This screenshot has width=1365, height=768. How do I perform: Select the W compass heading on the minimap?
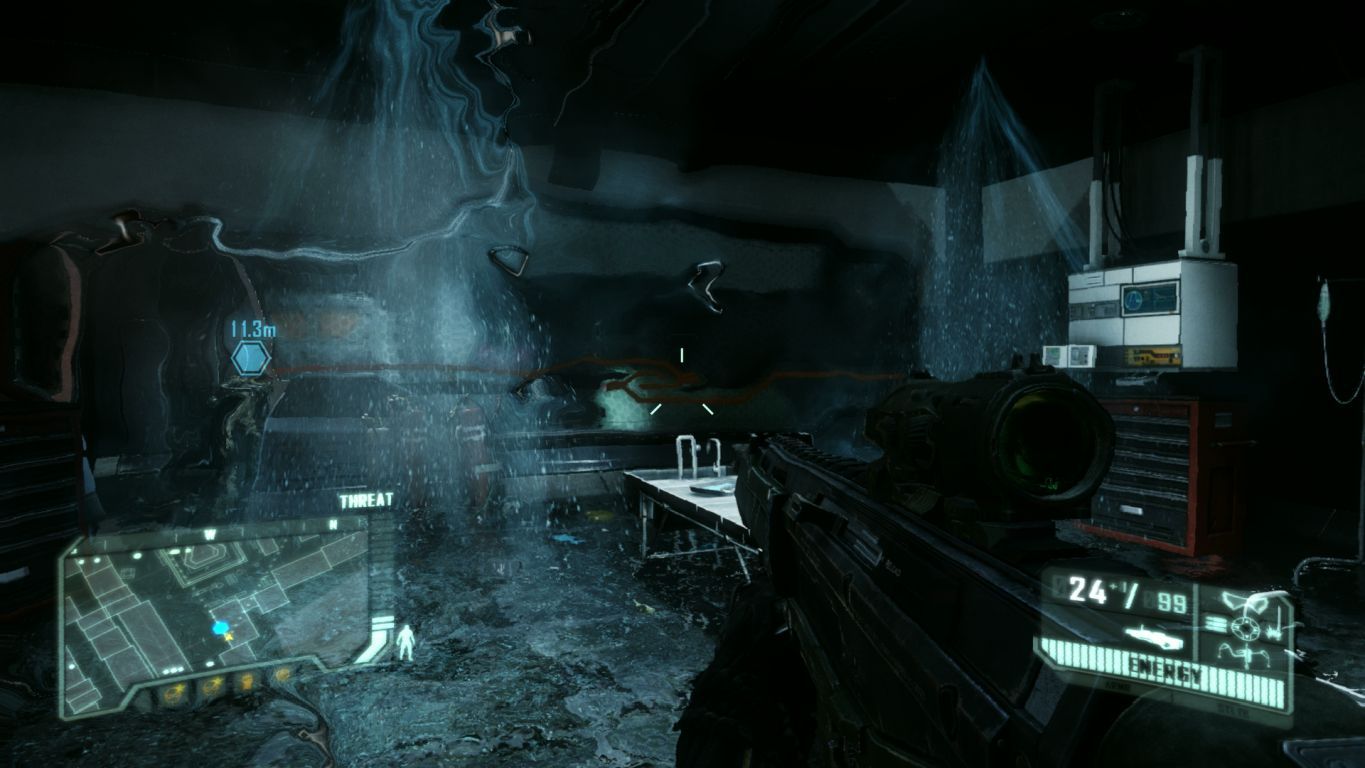coord(211,533)
